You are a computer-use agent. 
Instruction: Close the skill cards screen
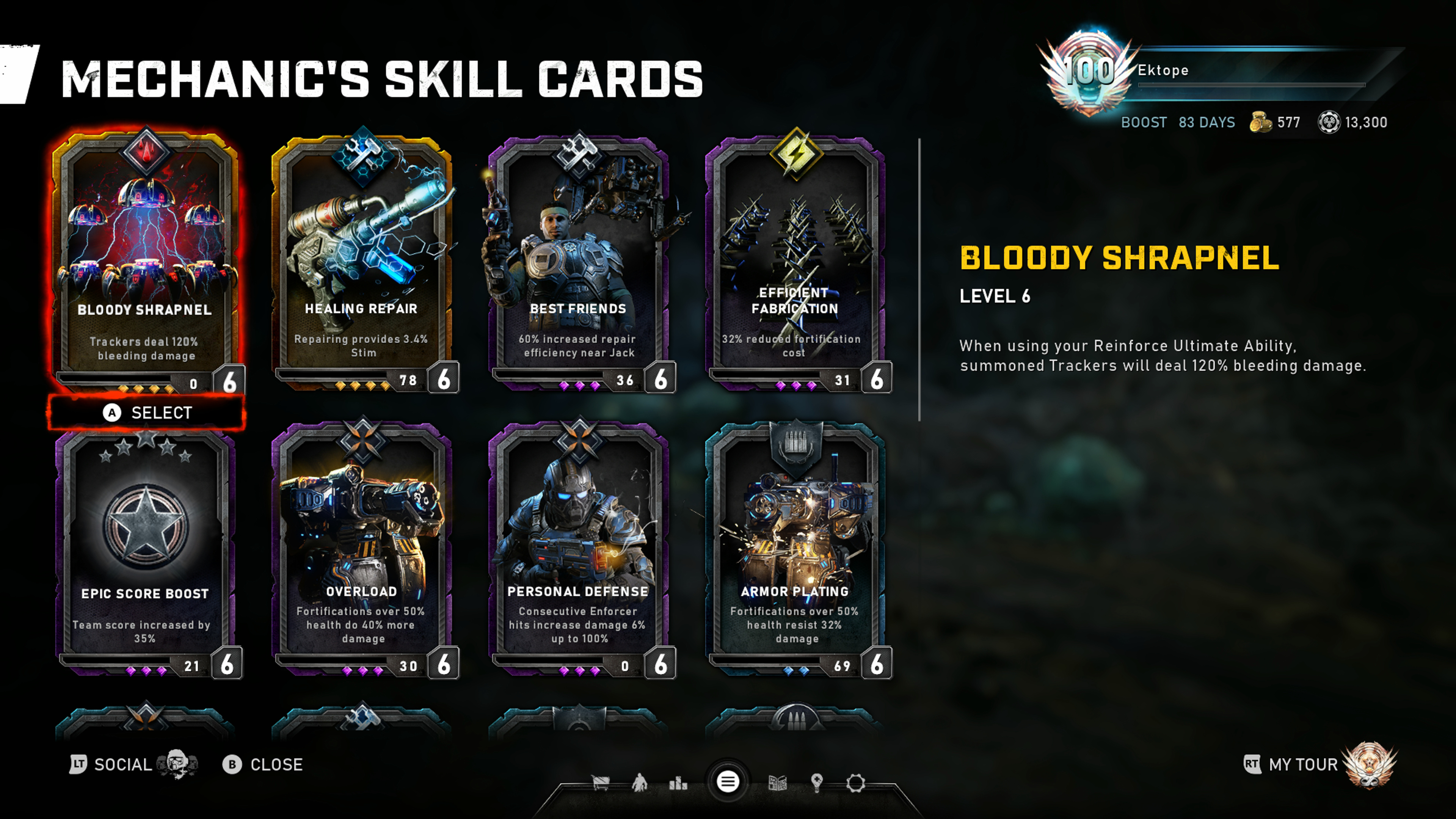click(263, 764)
